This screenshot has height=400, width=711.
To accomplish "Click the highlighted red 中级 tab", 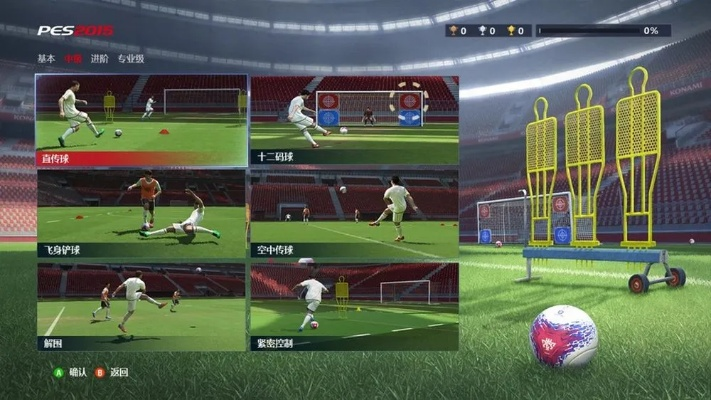I will click(x=73, y=59).
